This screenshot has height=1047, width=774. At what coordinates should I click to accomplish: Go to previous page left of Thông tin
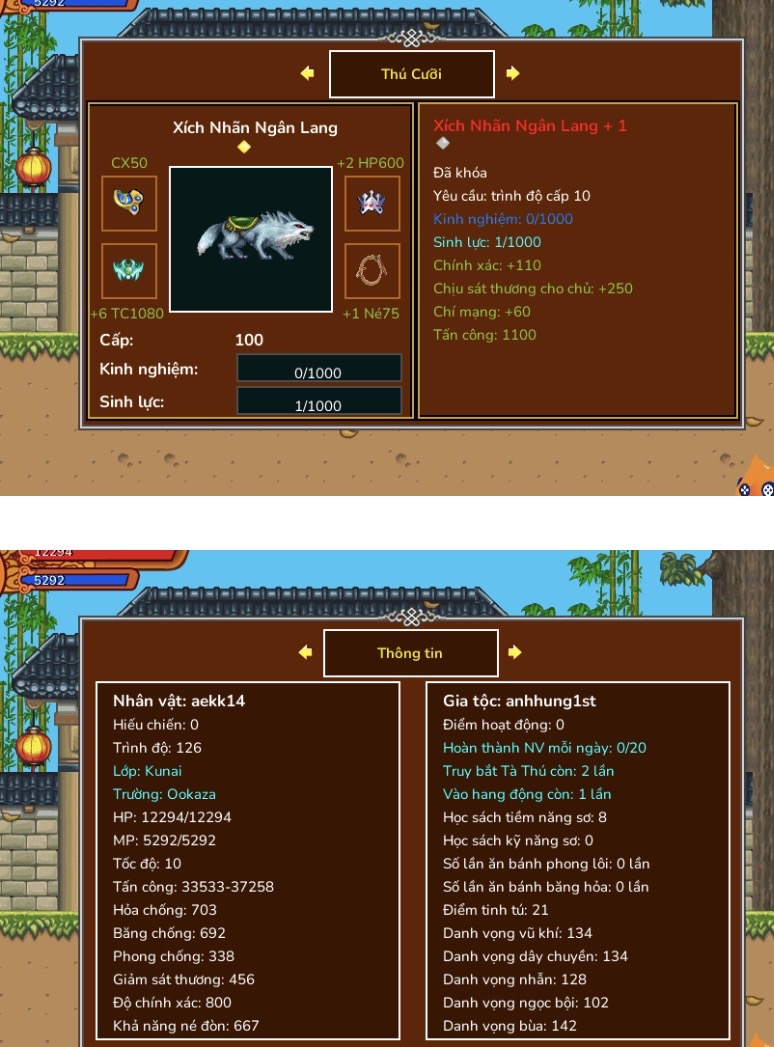pyautogui.click(x=306, y=652)
